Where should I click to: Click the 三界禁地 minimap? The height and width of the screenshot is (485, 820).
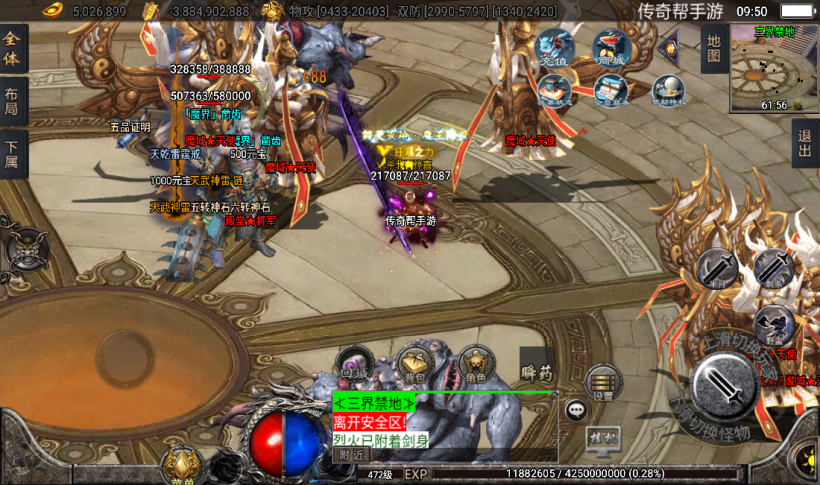coord(773,68)
